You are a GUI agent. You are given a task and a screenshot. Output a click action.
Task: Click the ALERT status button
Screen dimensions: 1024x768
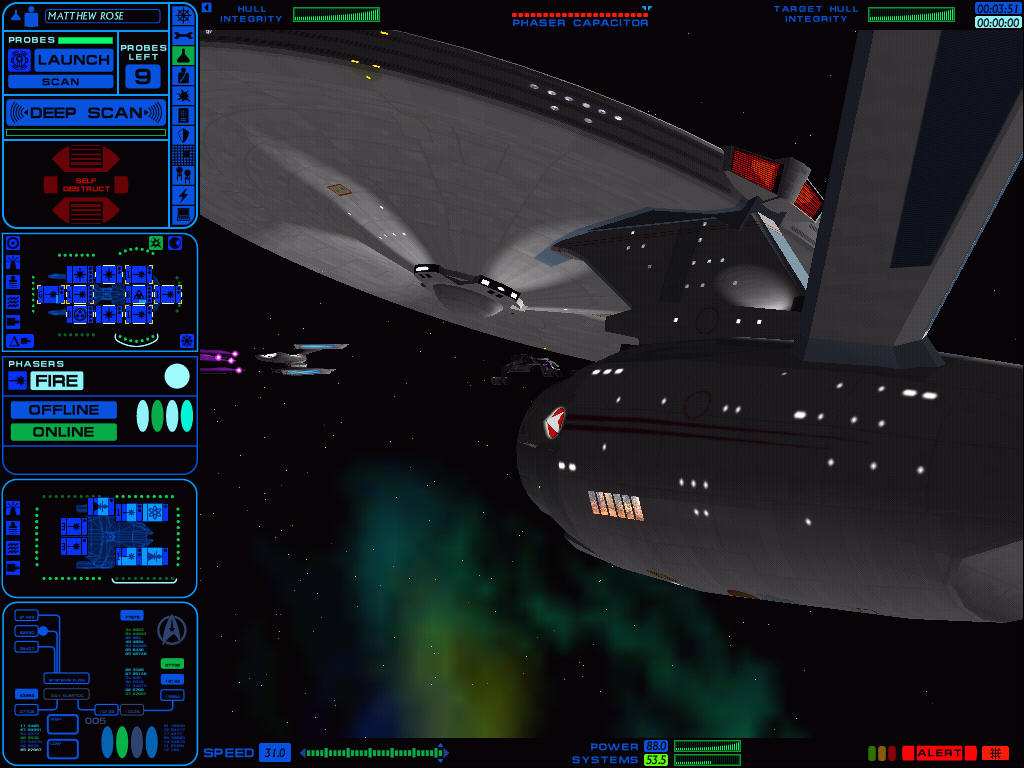pos(938,753)
